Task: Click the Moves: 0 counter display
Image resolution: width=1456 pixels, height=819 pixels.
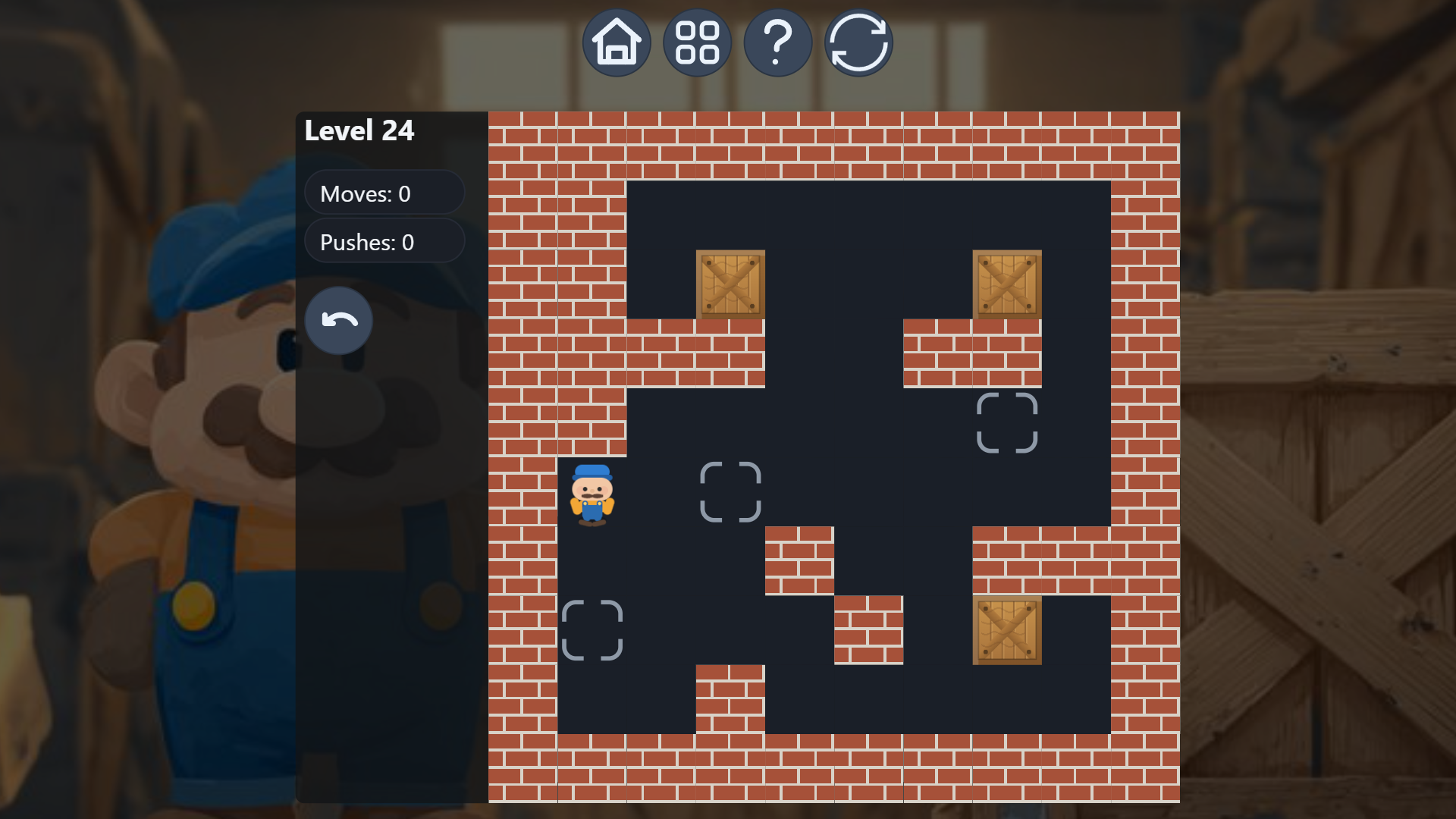Action: [x=384, y=193]
